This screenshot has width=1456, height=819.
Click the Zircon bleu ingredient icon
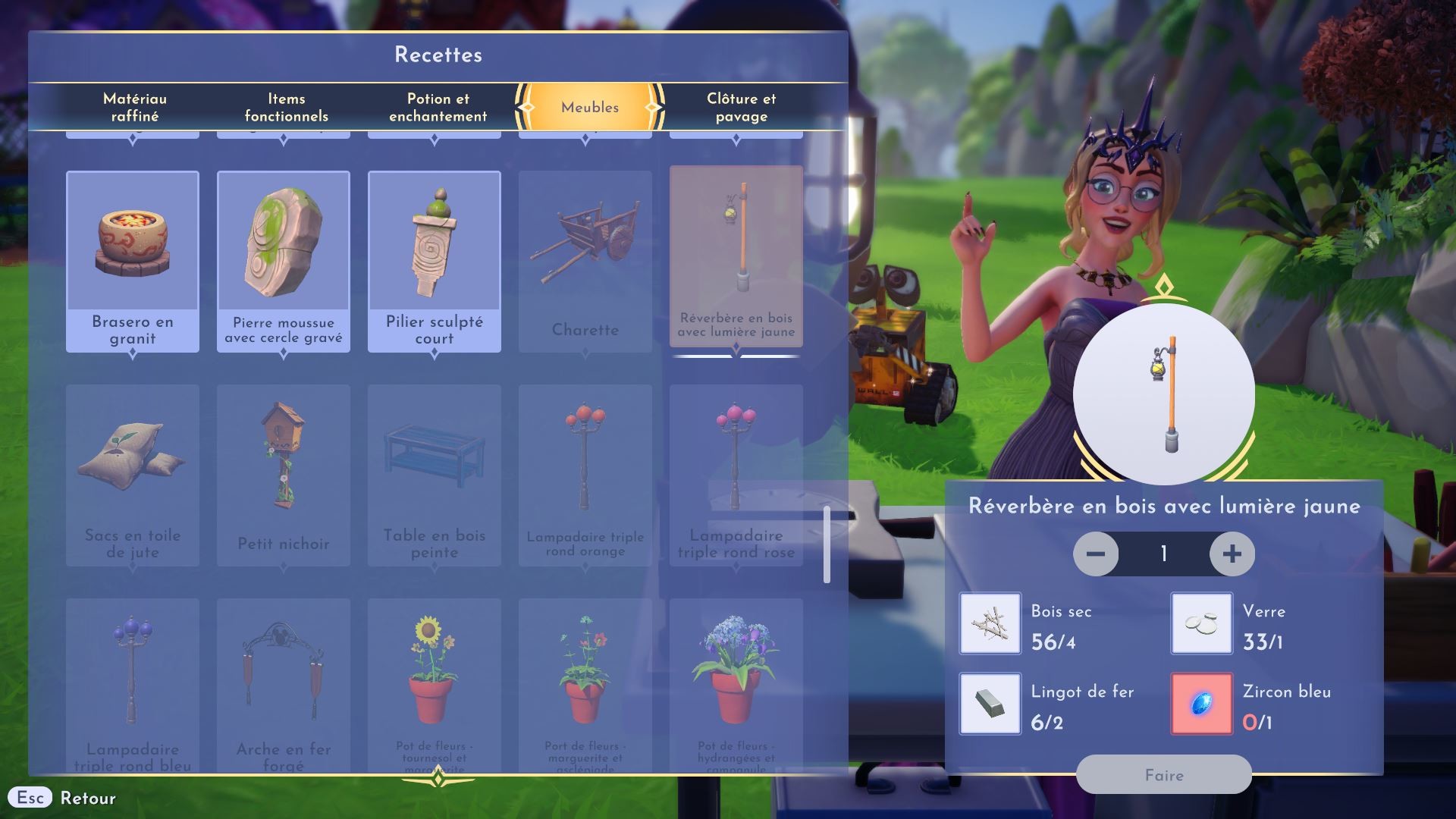1201,704
